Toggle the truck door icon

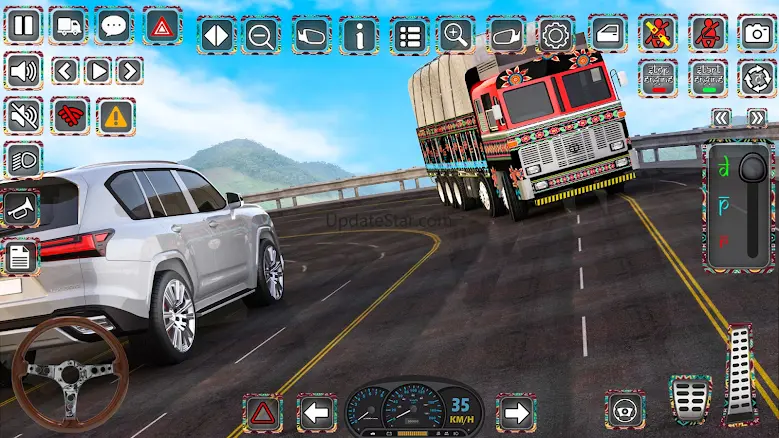tap(607, 34)
